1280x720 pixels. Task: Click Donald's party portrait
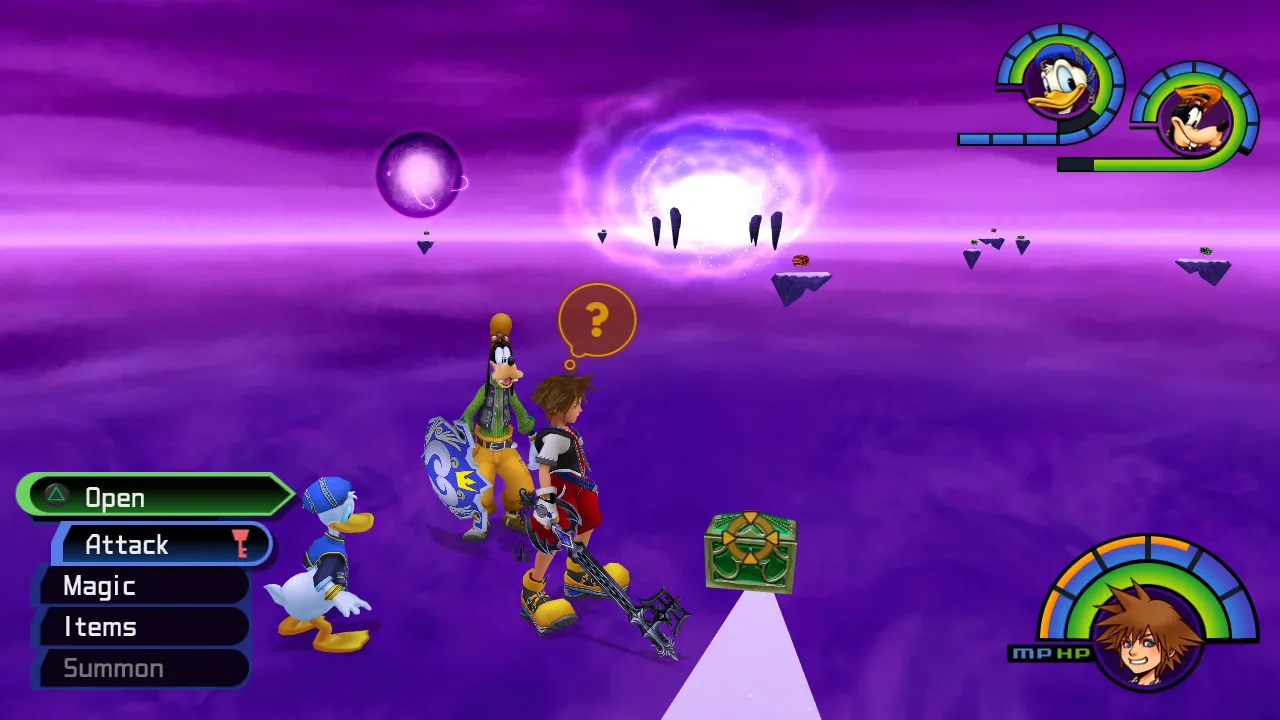(x=1060, y=86)
